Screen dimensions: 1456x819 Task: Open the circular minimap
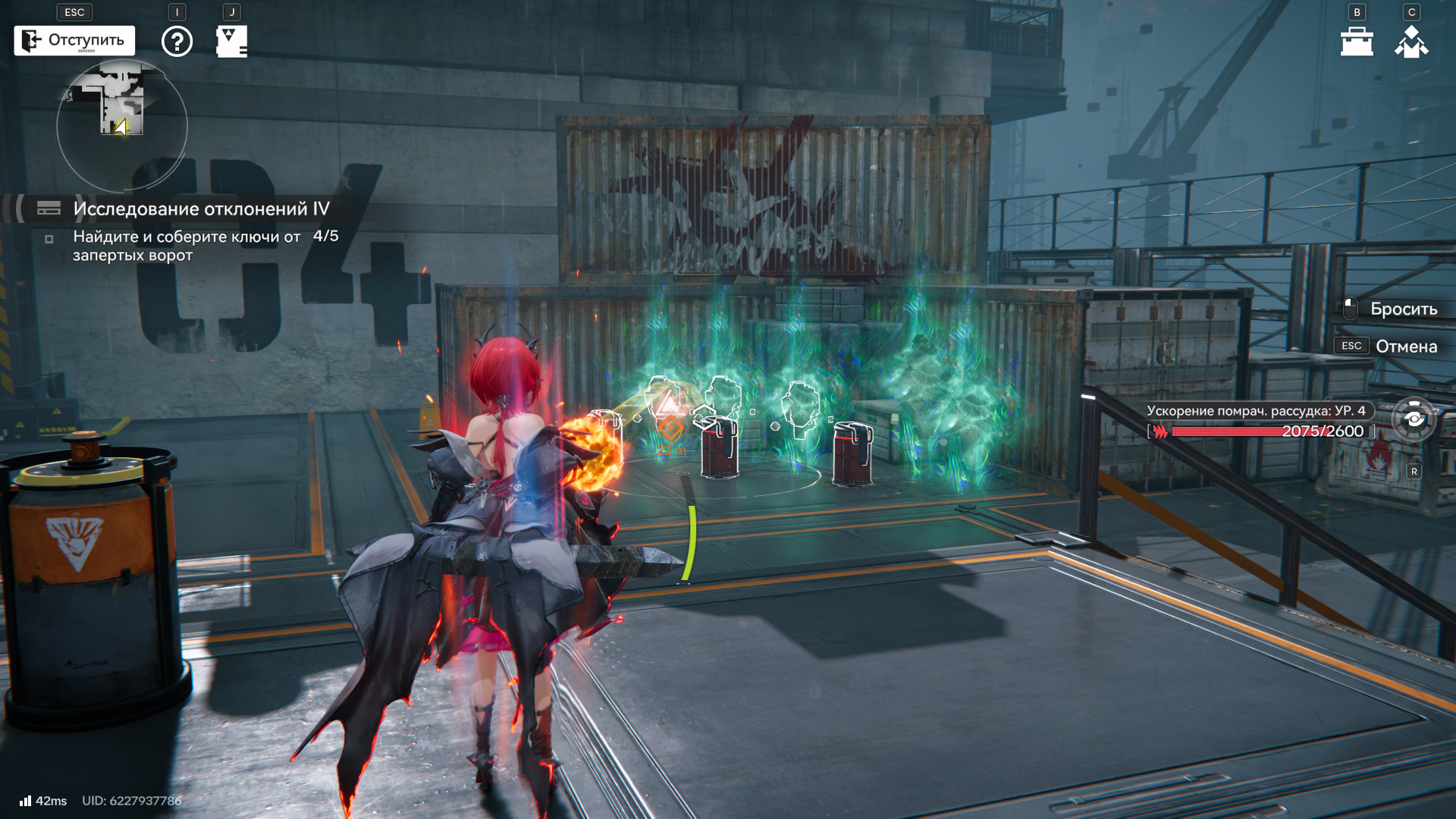[121, 125]
